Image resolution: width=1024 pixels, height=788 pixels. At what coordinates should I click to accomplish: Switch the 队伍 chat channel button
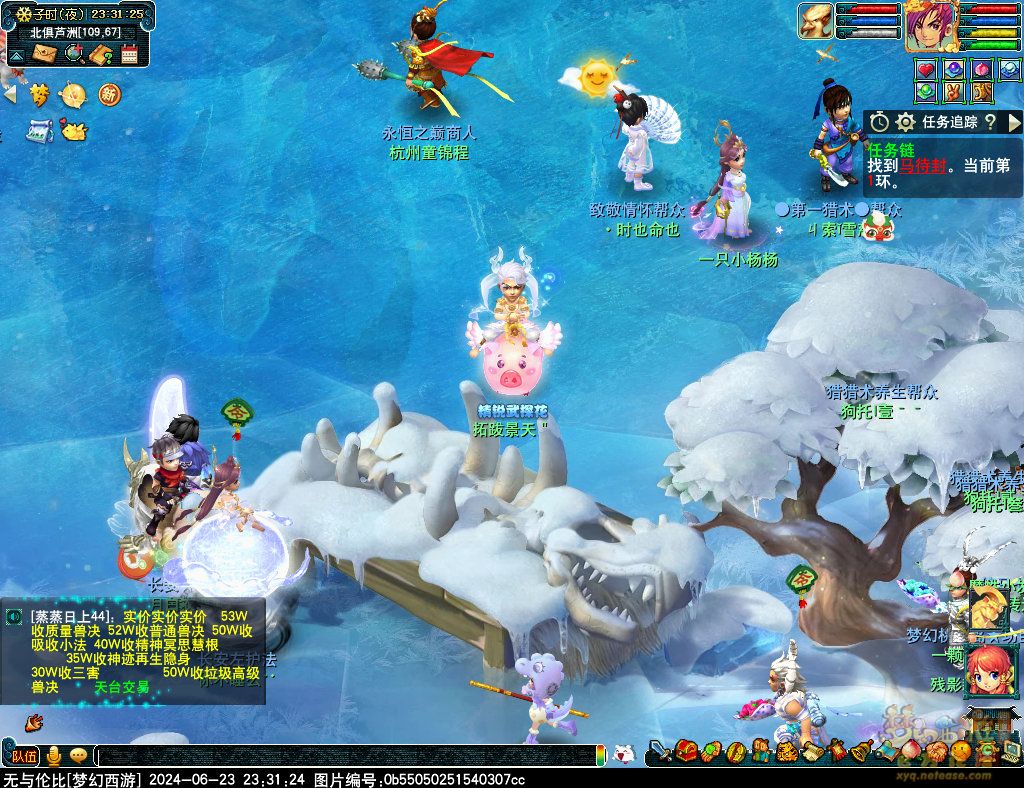click(25, 756)
